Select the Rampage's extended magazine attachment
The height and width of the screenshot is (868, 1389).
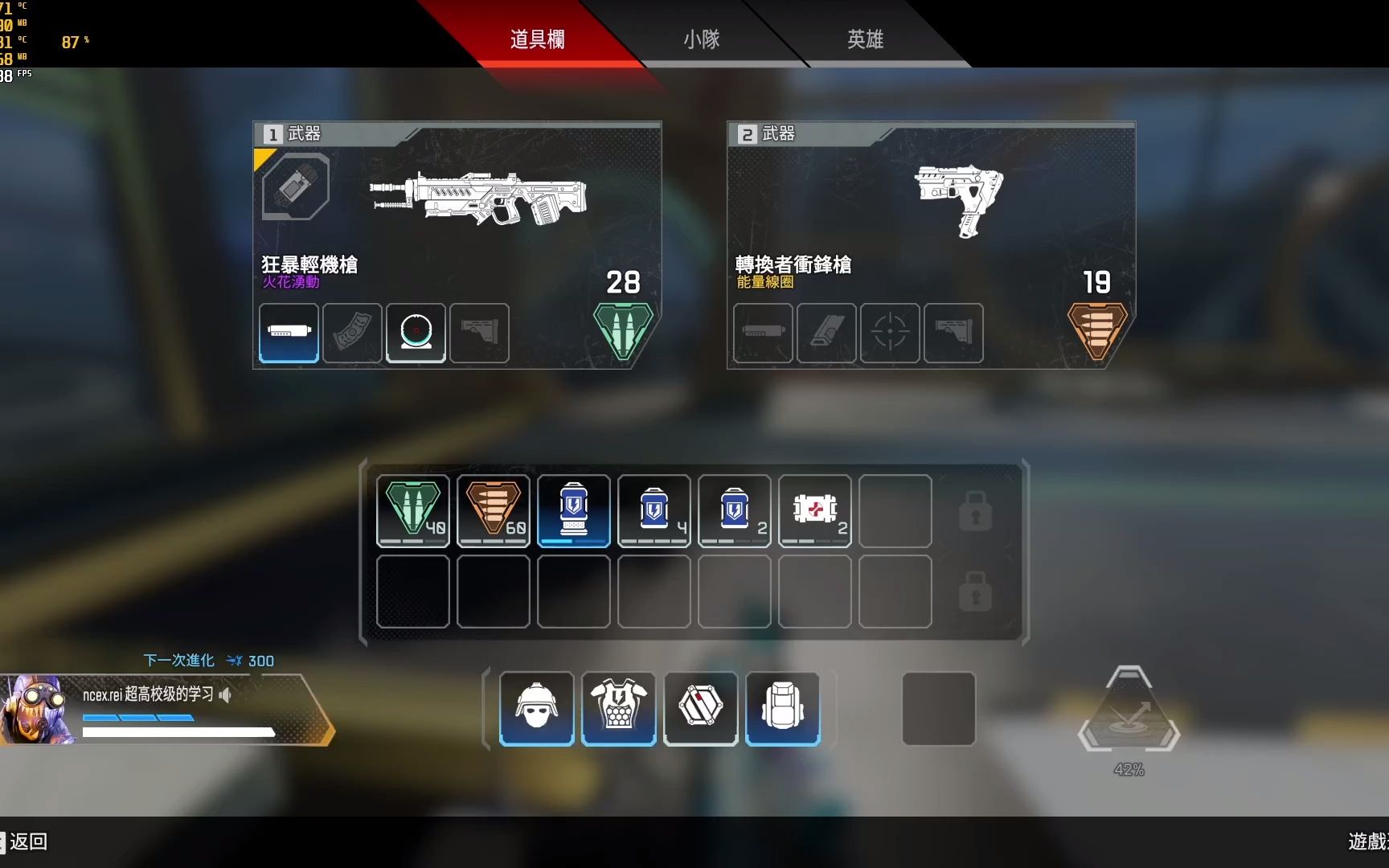pos(287,334)
